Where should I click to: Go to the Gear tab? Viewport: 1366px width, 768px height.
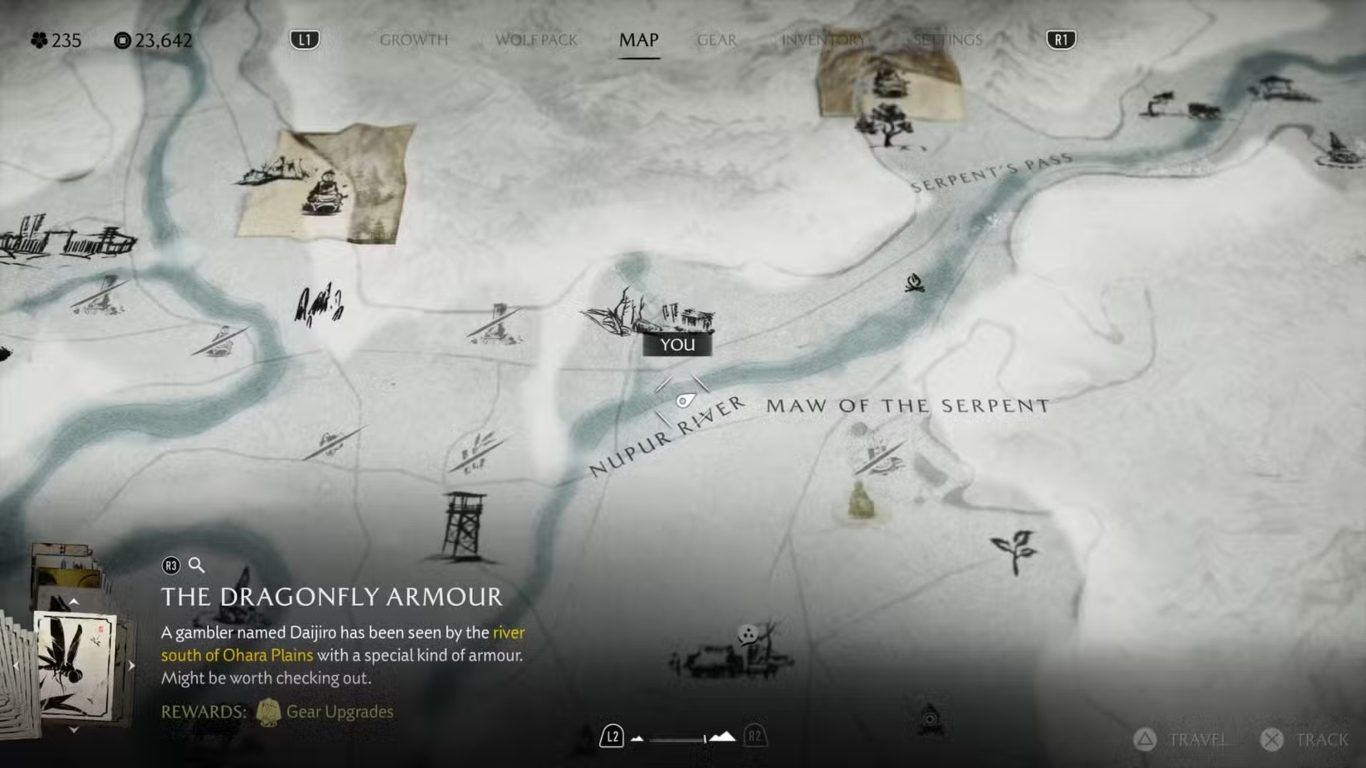716,40
